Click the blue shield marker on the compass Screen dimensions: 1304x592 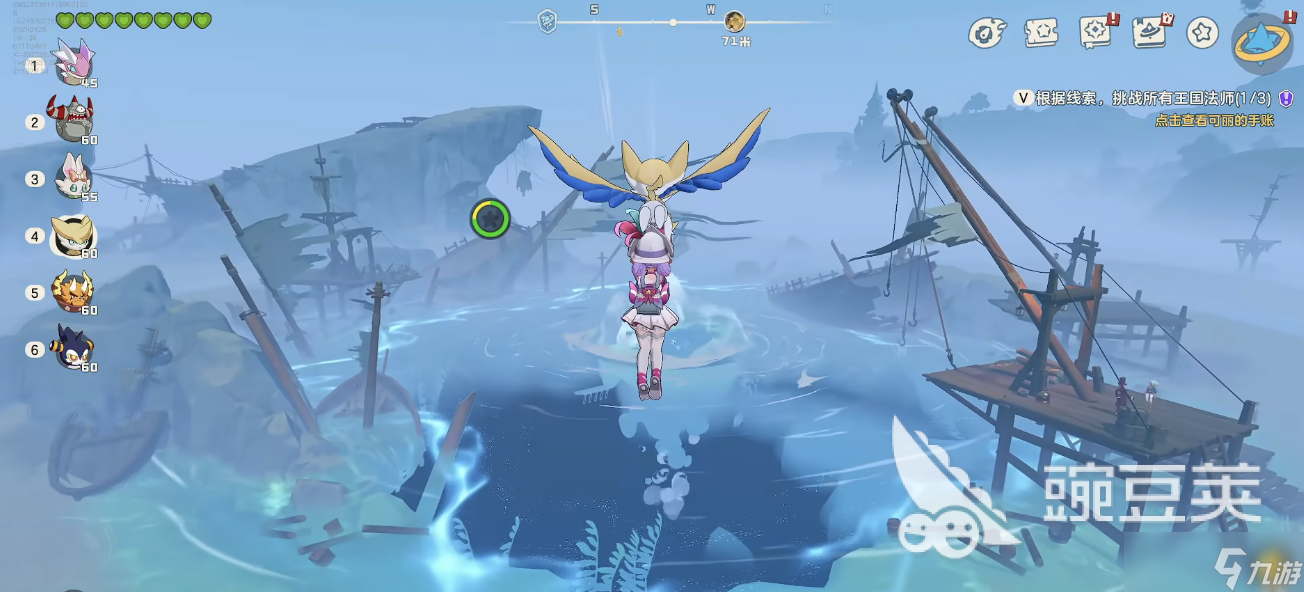[x=547, y=21]
